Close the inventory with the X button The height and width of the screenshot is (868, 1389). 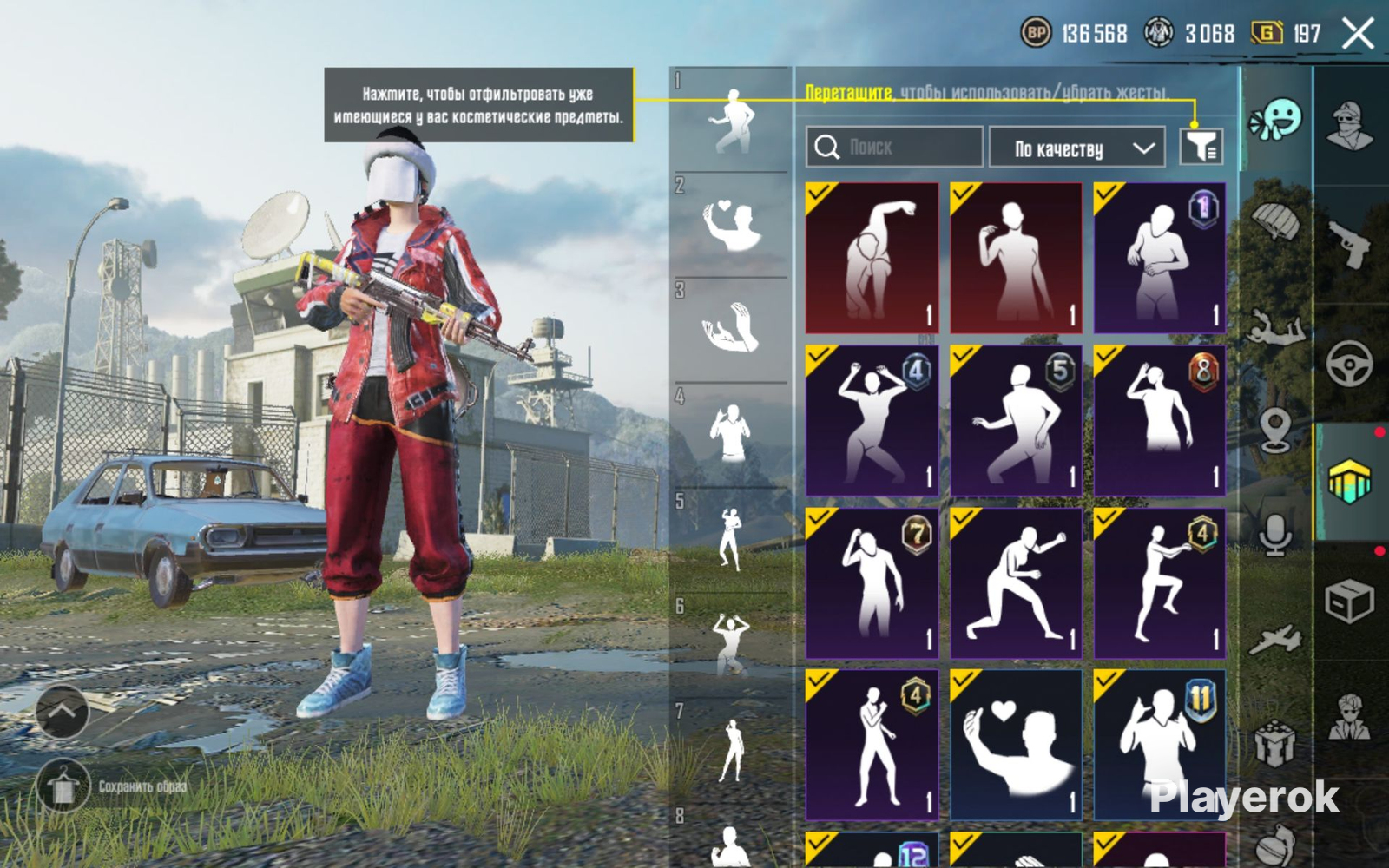coord(1357,35)
